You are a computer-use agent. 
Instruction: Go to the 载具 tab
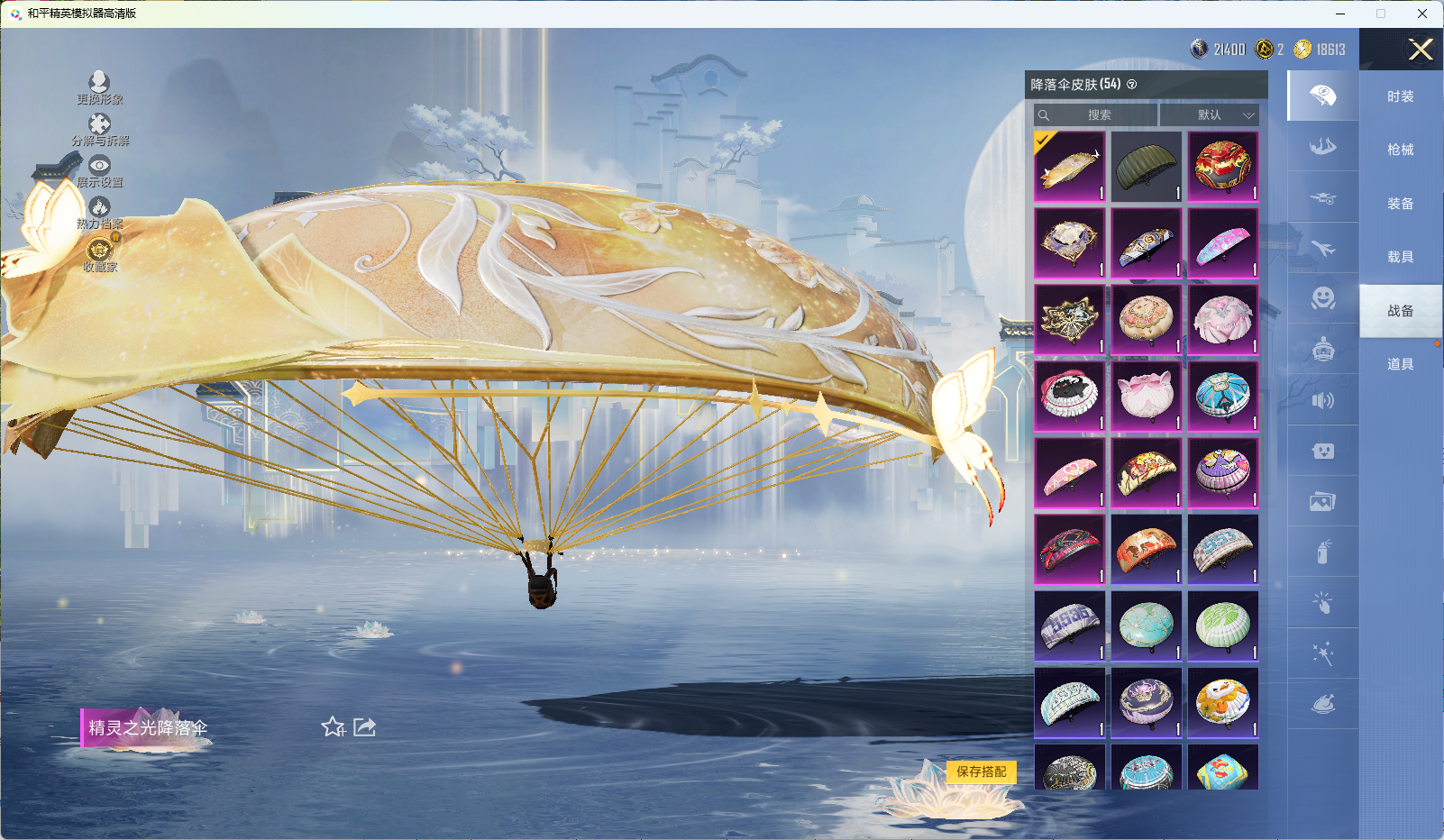[1400, 257]
